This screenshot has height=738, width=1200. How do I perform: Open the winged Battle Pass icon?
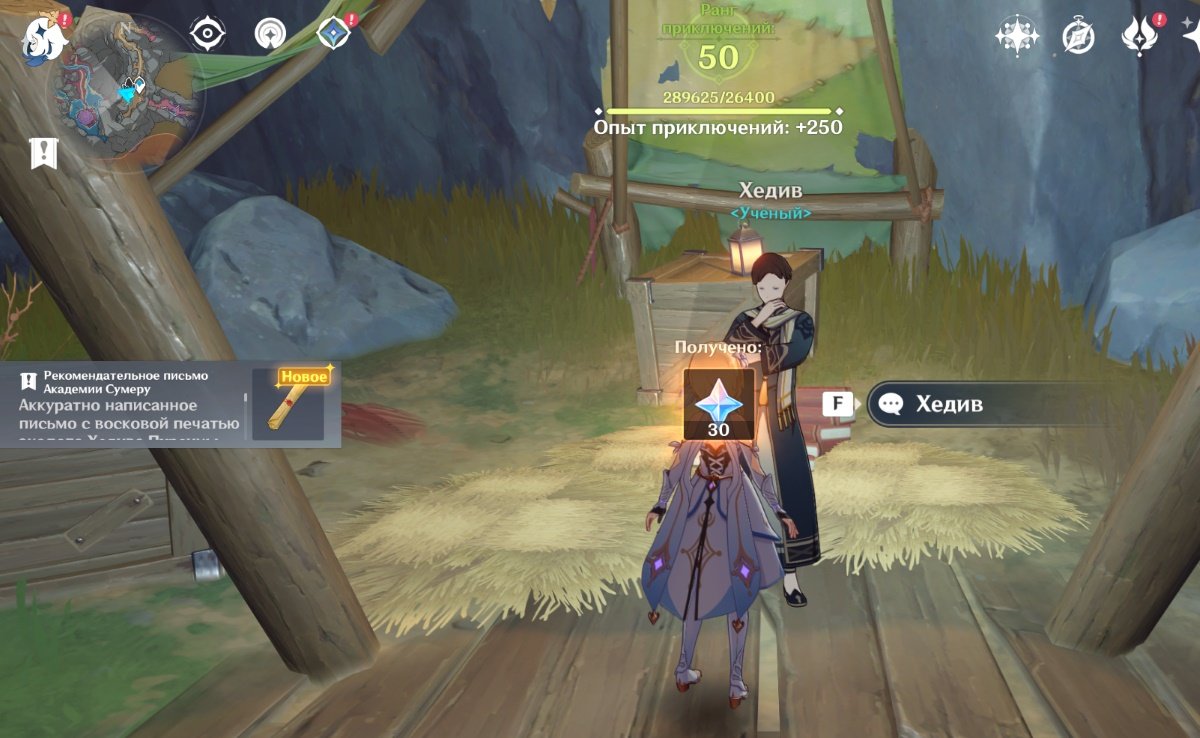[x=1140, y=36]
